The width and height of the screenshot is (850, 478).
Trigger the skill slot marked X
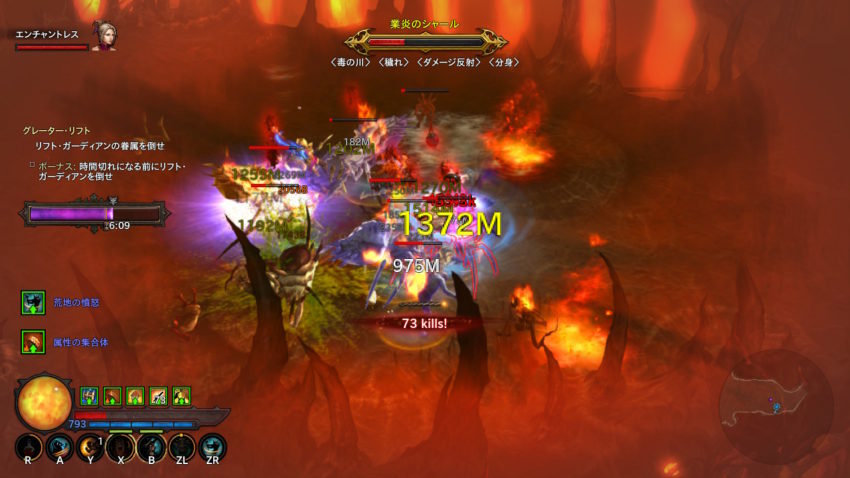[x=120, y=447]
